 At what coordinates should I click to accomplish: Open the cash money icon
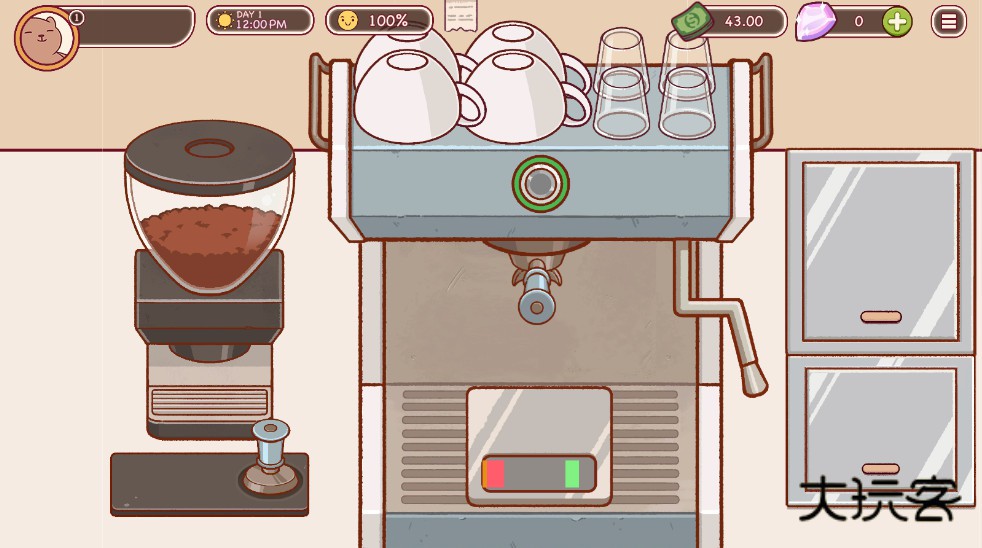pos(694,21)
